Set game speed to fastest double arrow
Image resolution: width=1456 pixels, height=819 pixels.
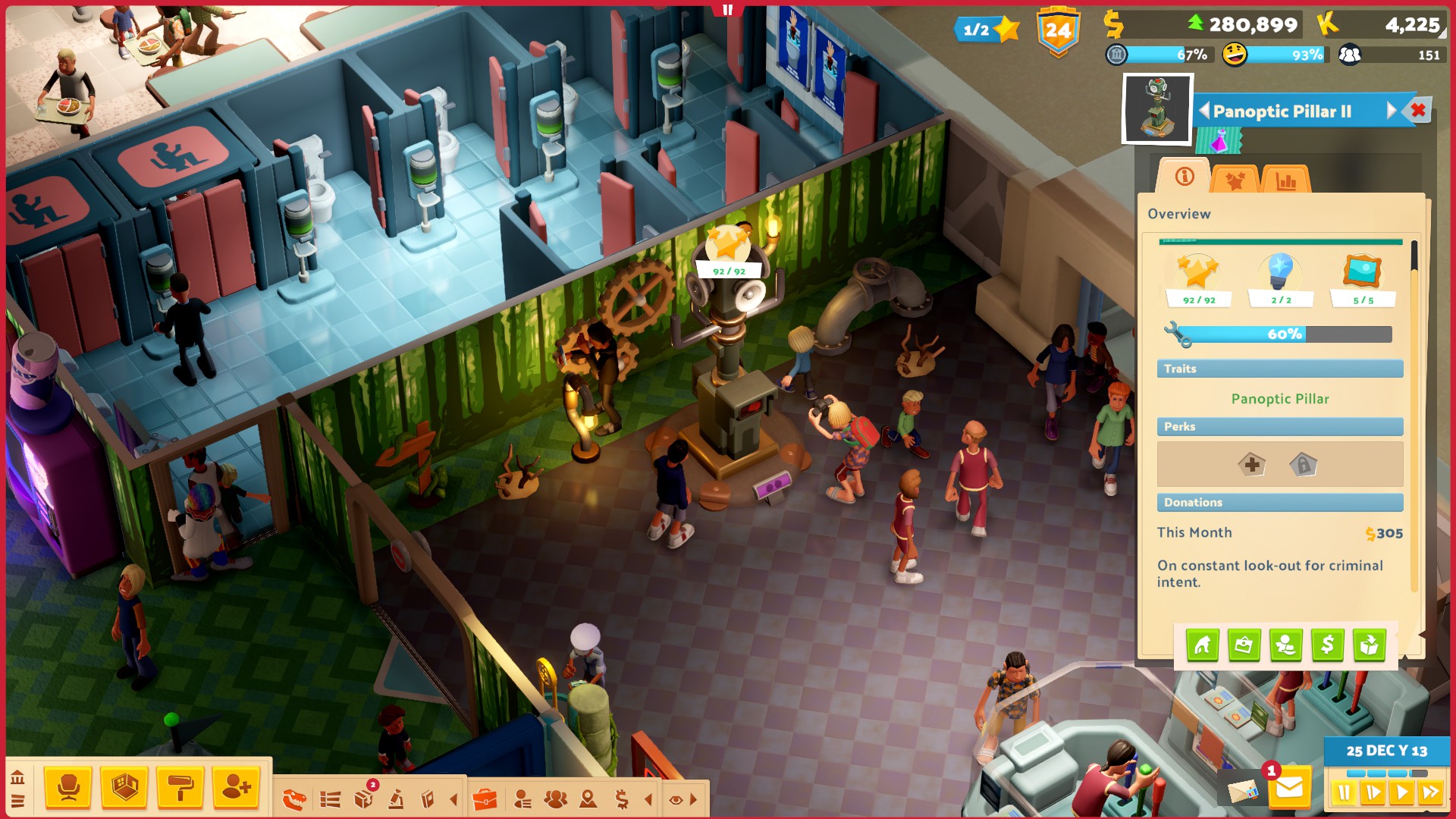[x=1431, y=793]
